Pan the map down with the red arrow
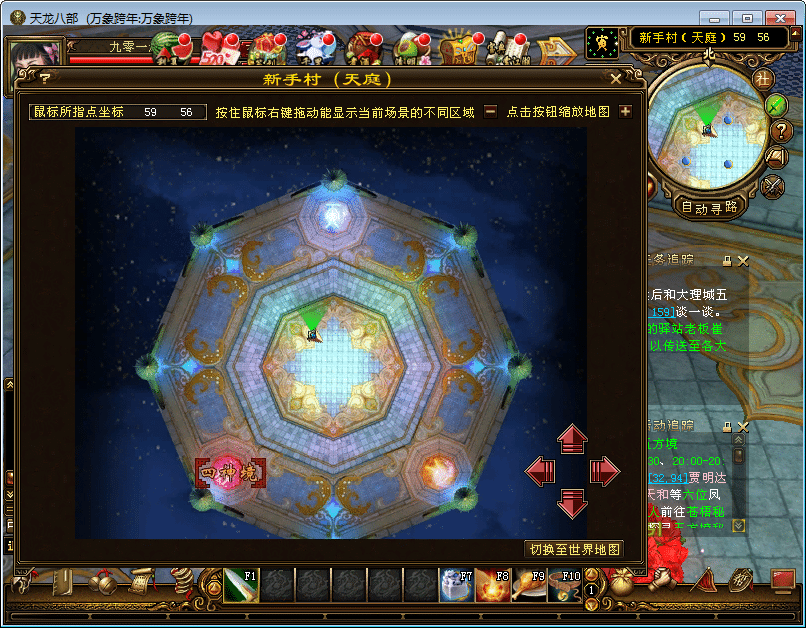The image size is (806, 628). 572,503
